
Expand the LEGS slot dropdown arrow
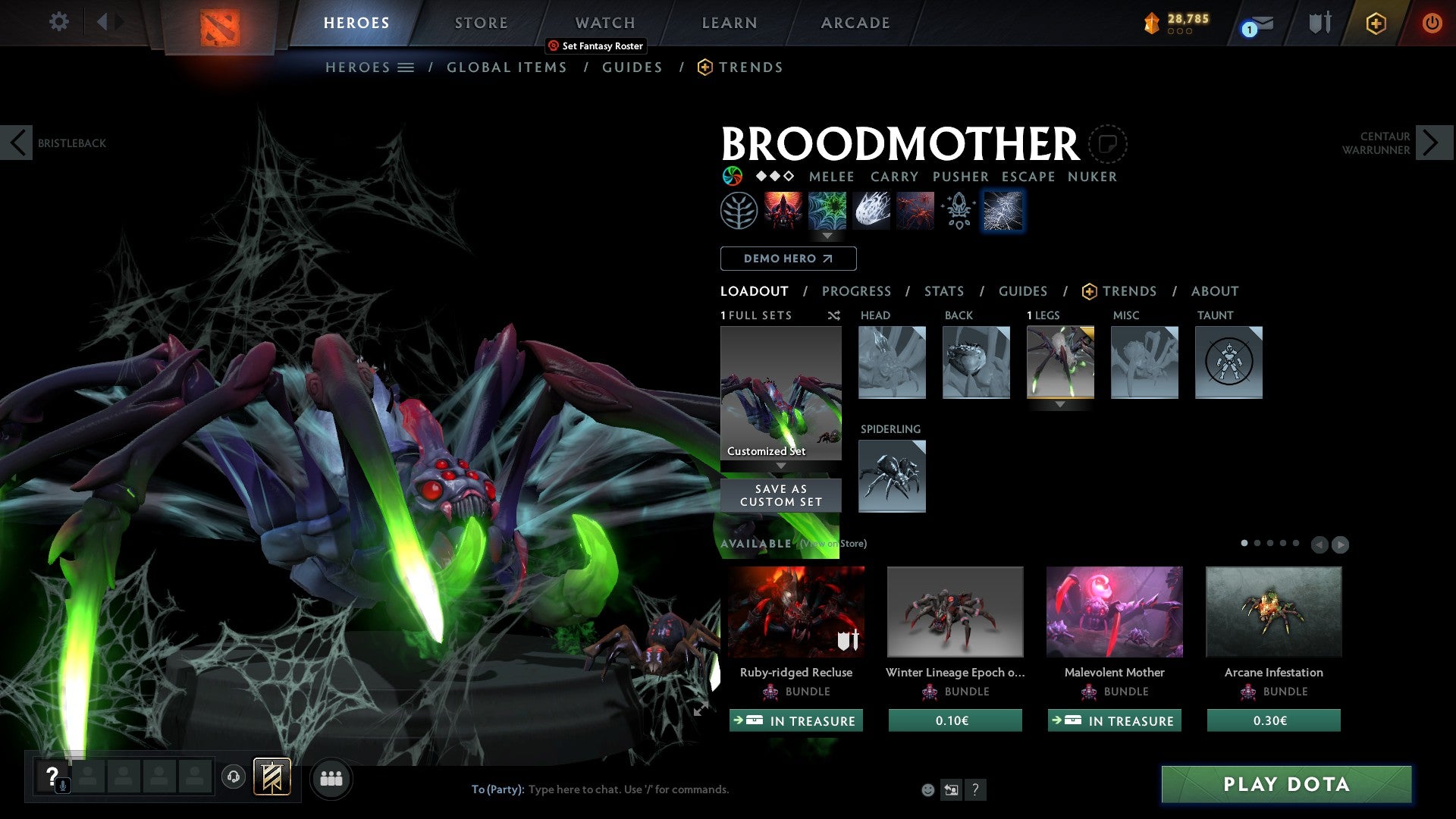pyautogui.click(x=1059, y=404)
